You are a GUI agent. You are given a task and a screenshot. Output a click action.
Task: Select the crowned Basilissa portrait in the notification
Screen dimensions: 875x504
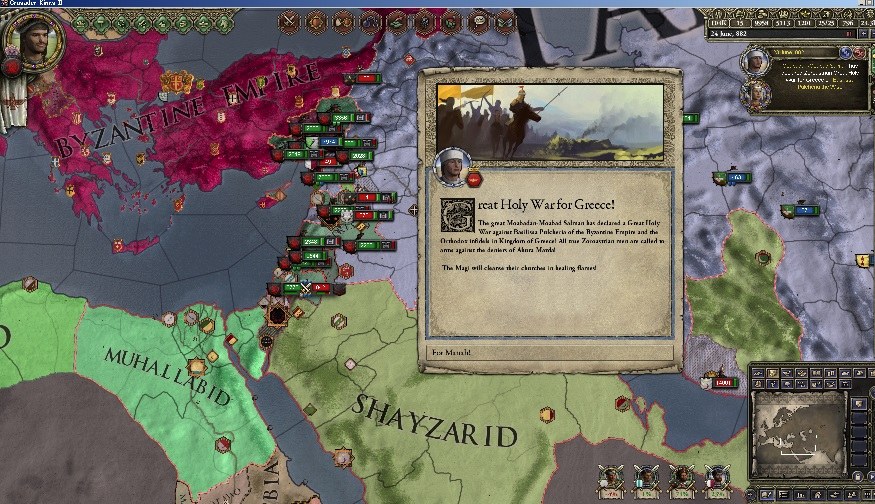(757, 93)
